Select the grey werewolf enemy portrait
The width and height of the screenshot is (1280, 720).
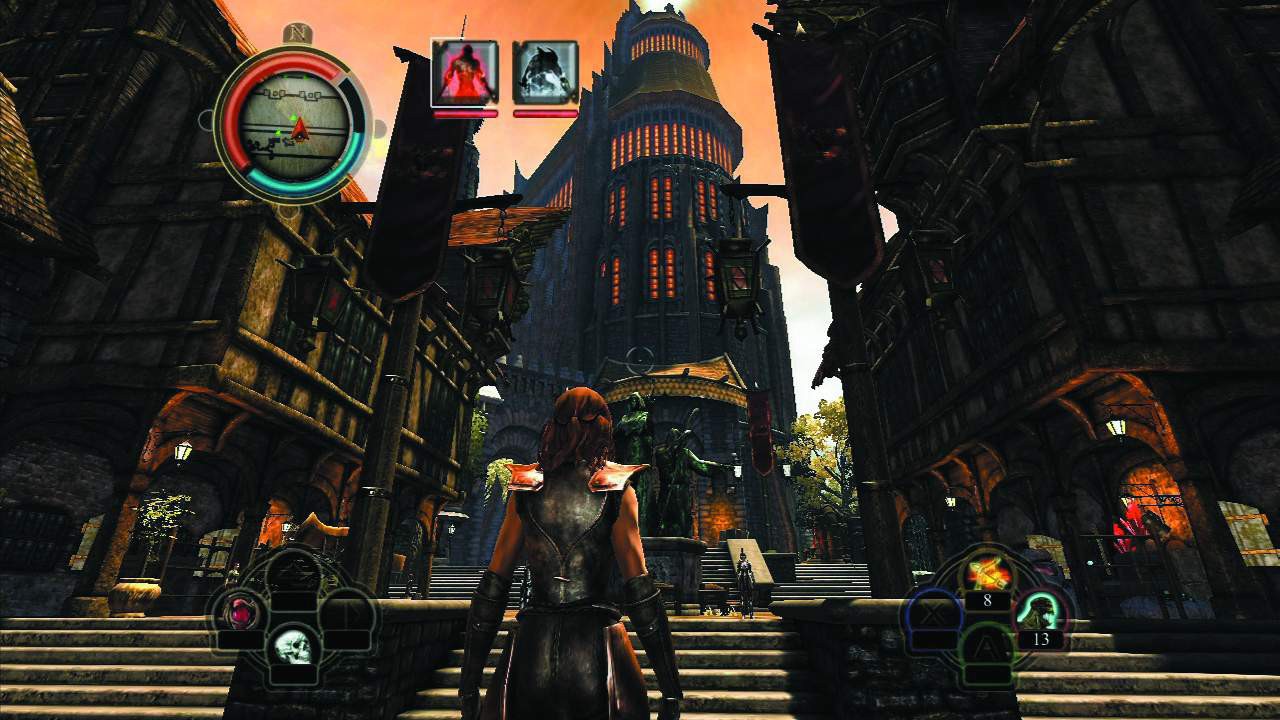tap(545, 70)
